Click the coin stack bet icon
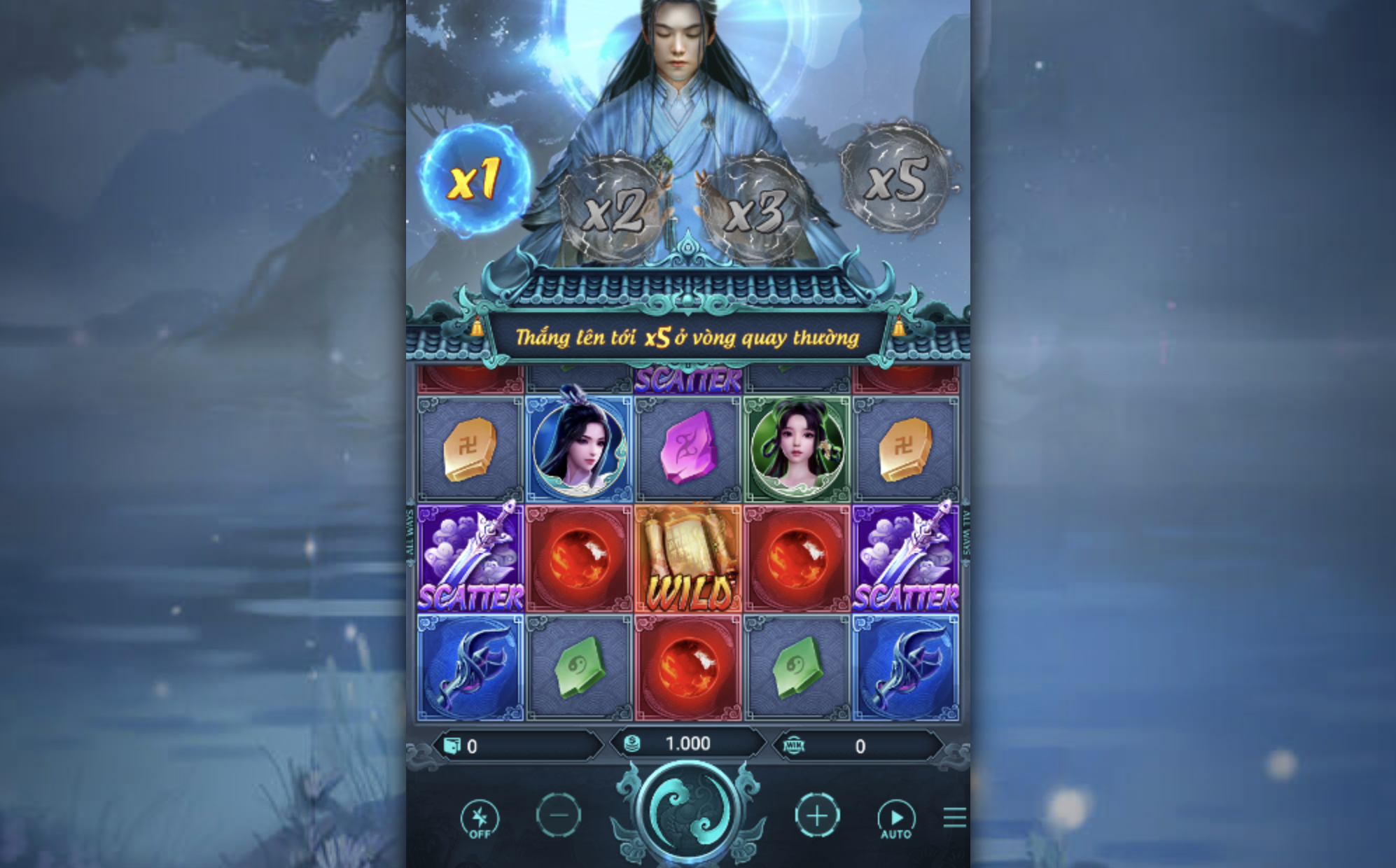The height and width of the screenshot is (868, 1396). point(631,744)
